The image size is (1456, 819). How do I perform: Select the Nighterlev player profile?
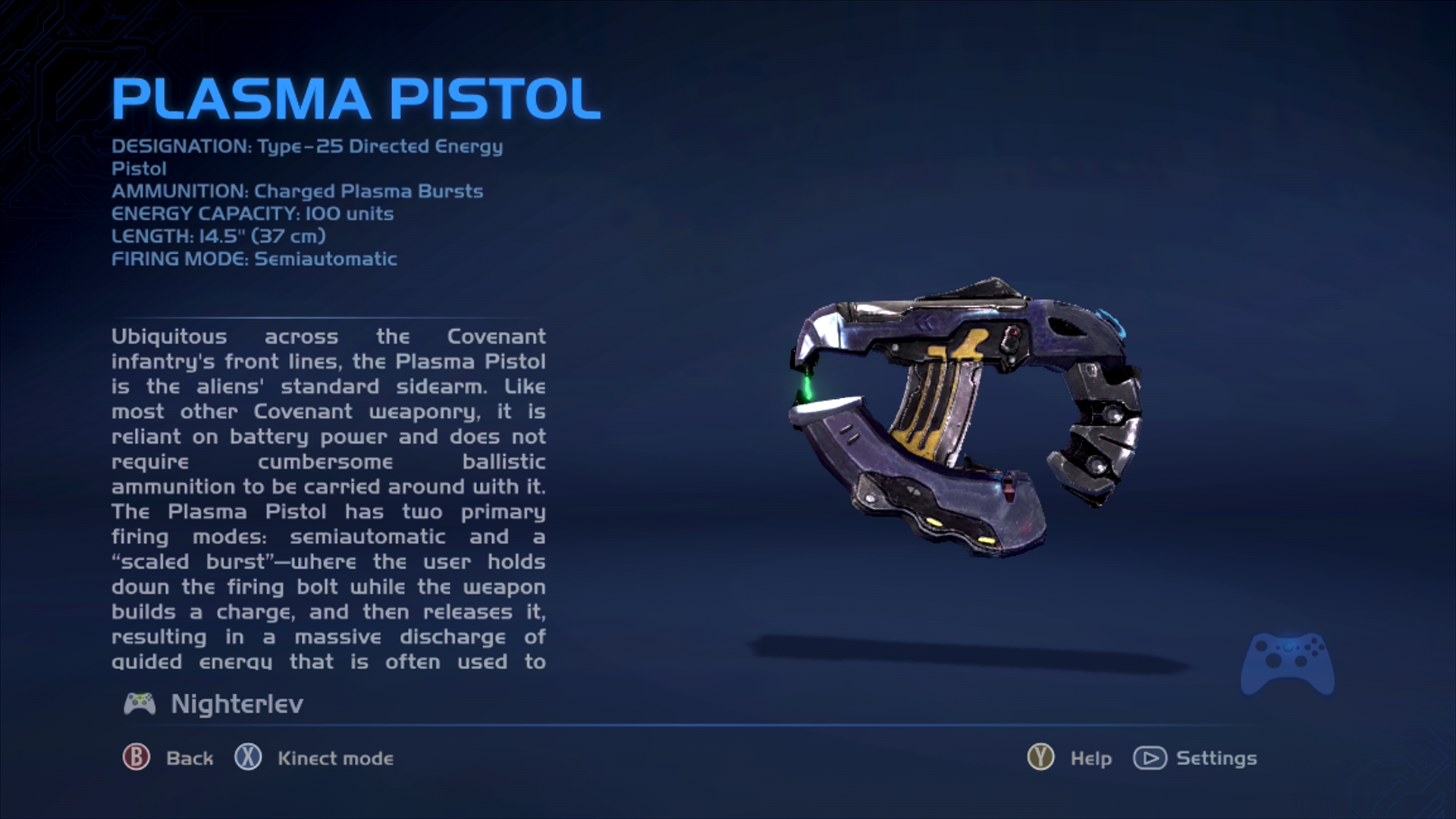click(x=214, y=704)
